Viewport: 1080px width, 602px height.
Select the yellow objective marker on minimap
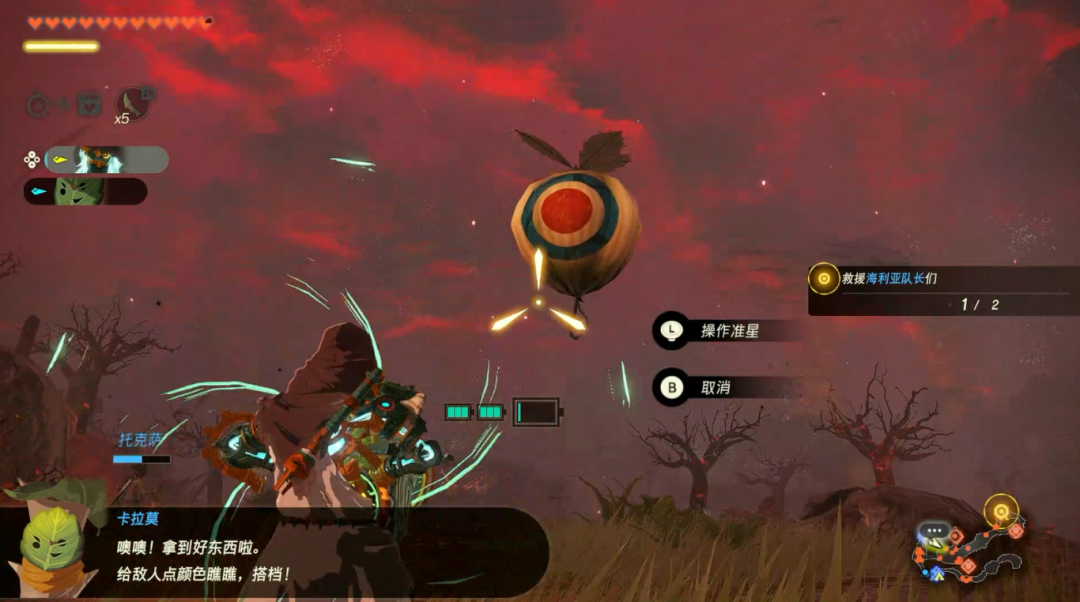point(1000,512)
